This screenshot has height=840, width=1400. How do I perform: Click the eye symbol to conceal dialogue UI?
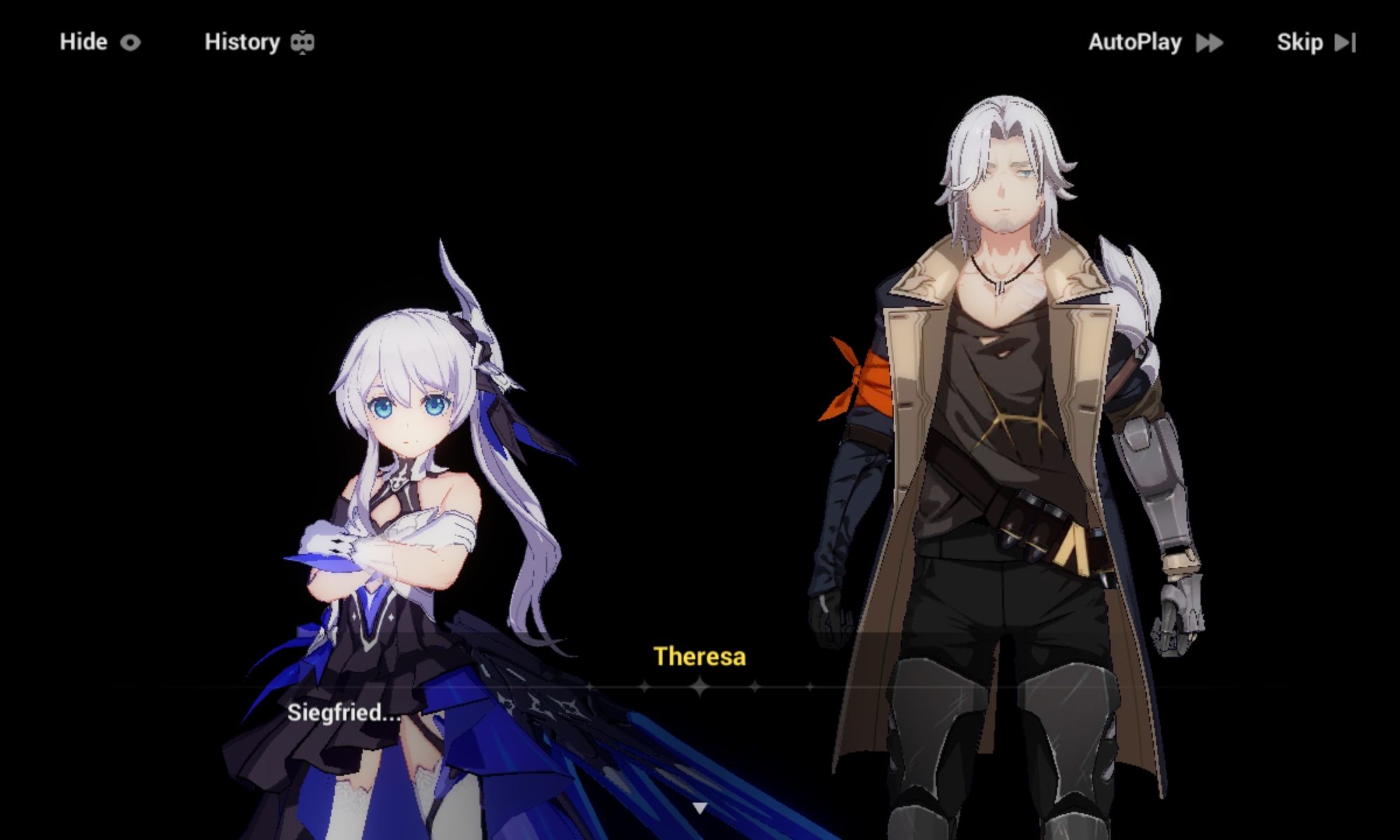click(130, 42)
